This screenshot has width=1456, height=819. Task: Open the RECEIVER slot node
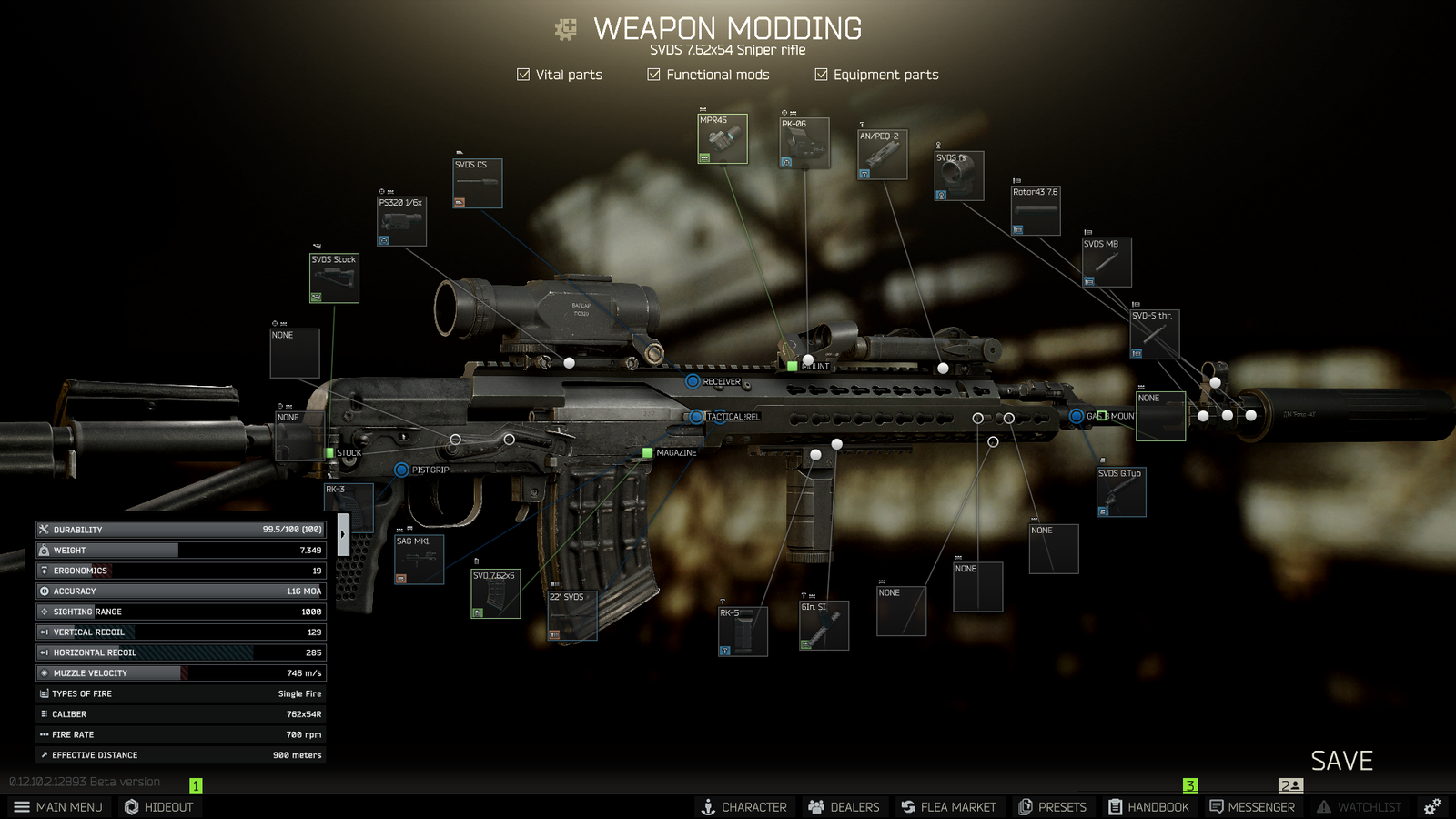[x=693, y=383]
